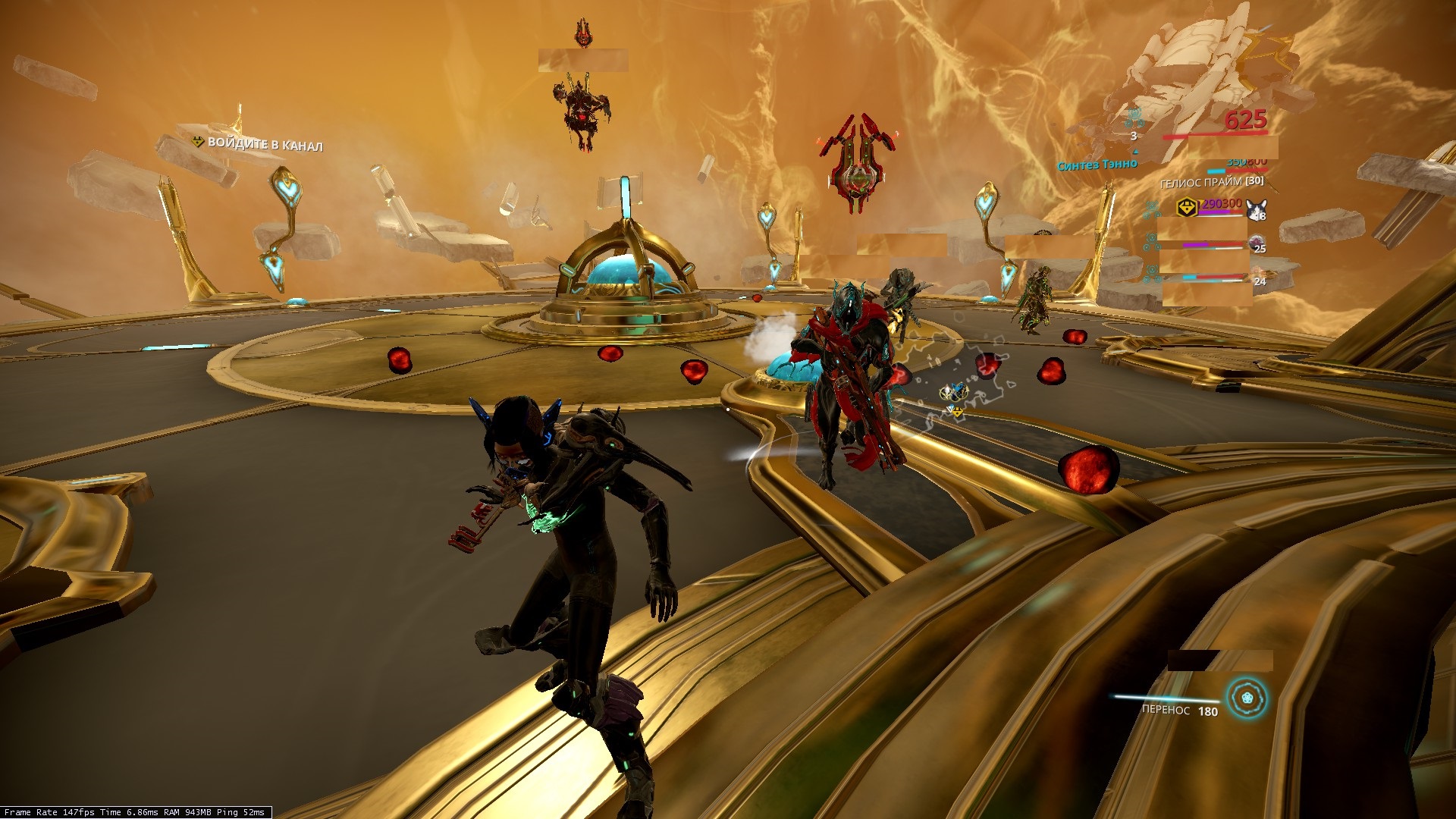The height and width of the screenshot is (819, 1456).
Task: Click the frame rate performance overlay bar
Action: 136,812
